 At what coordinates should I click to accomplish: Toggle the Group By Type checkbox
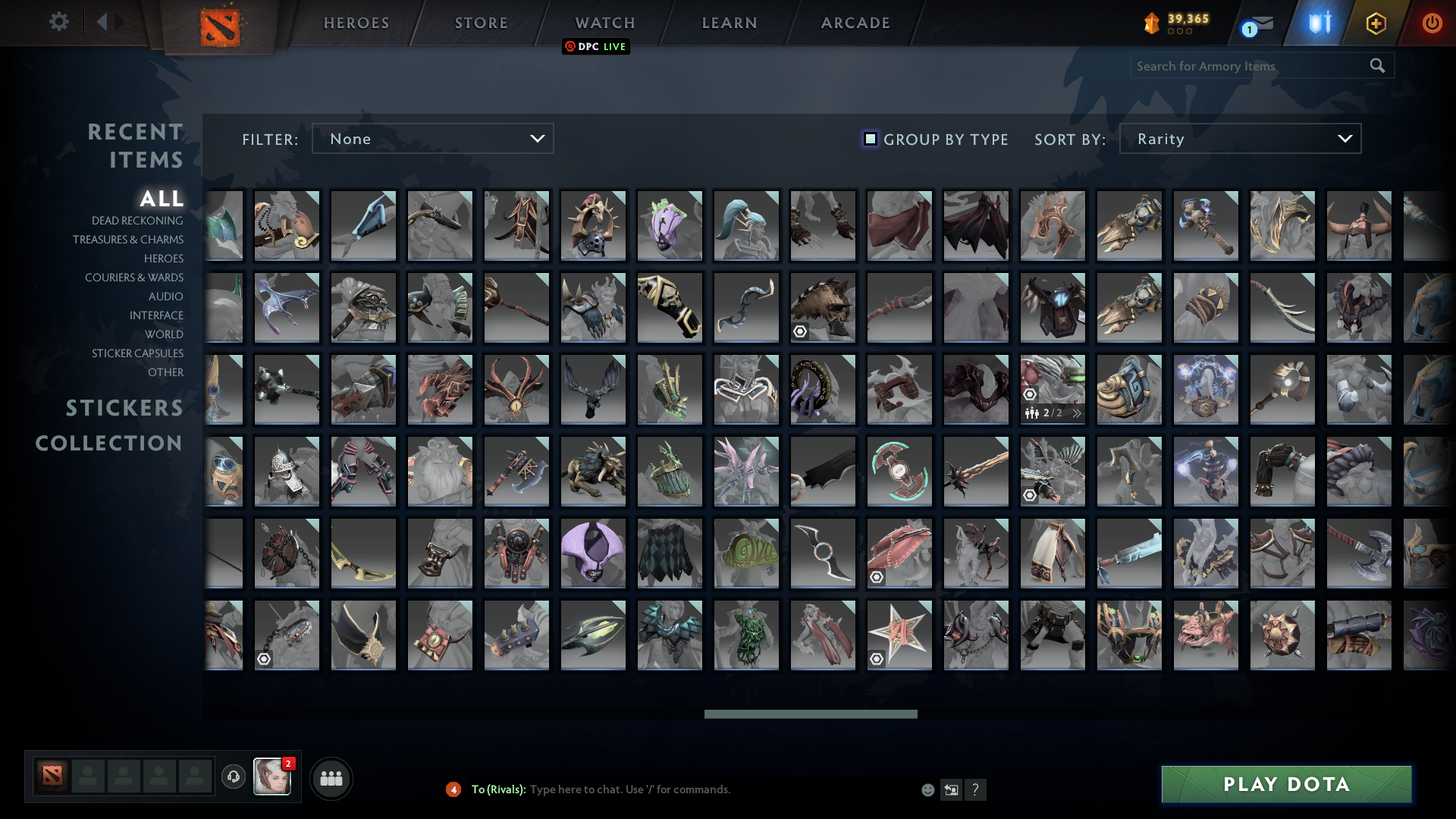tap(869, 139)
